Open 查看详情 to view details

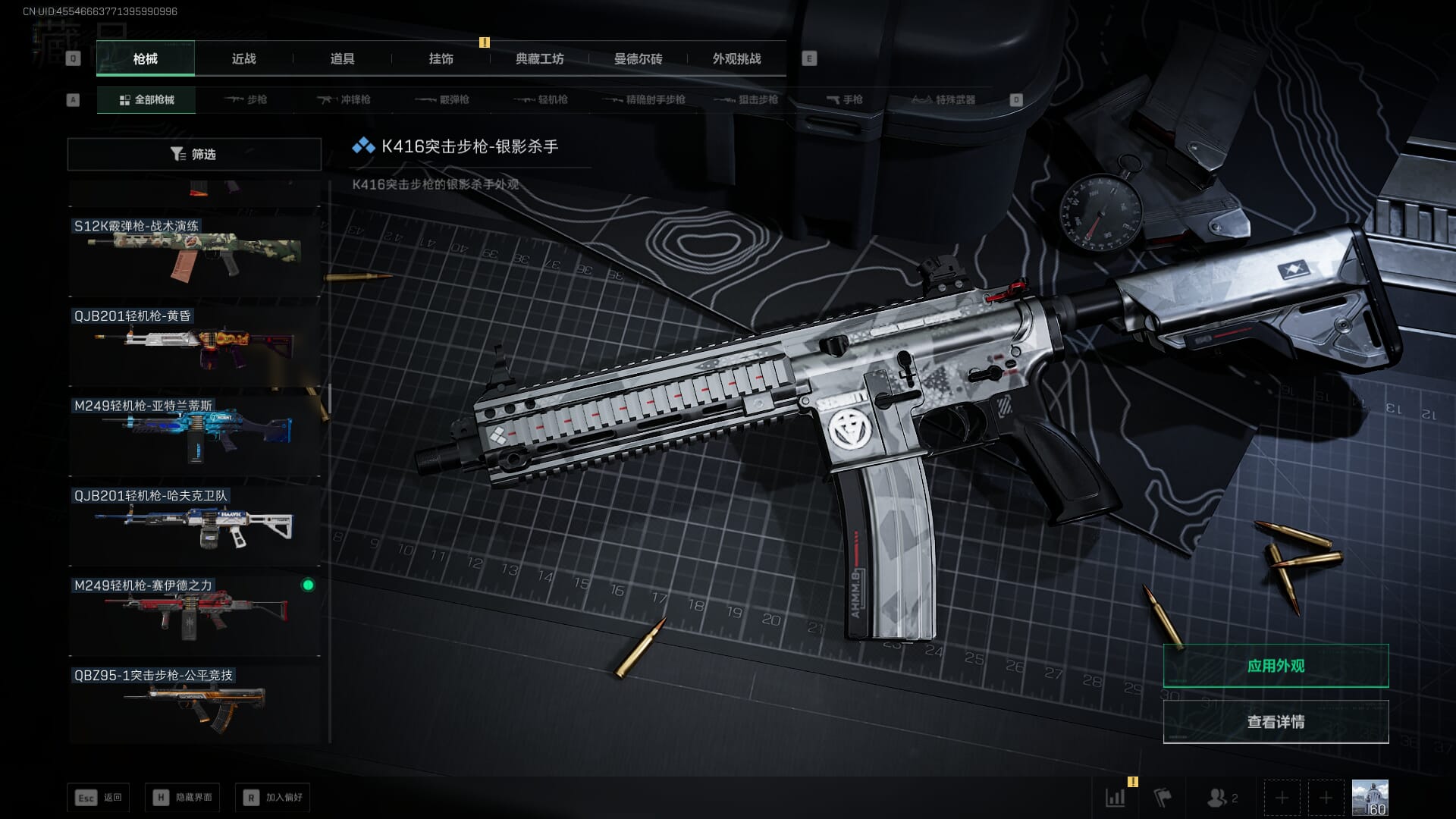tap(1276, 721)
